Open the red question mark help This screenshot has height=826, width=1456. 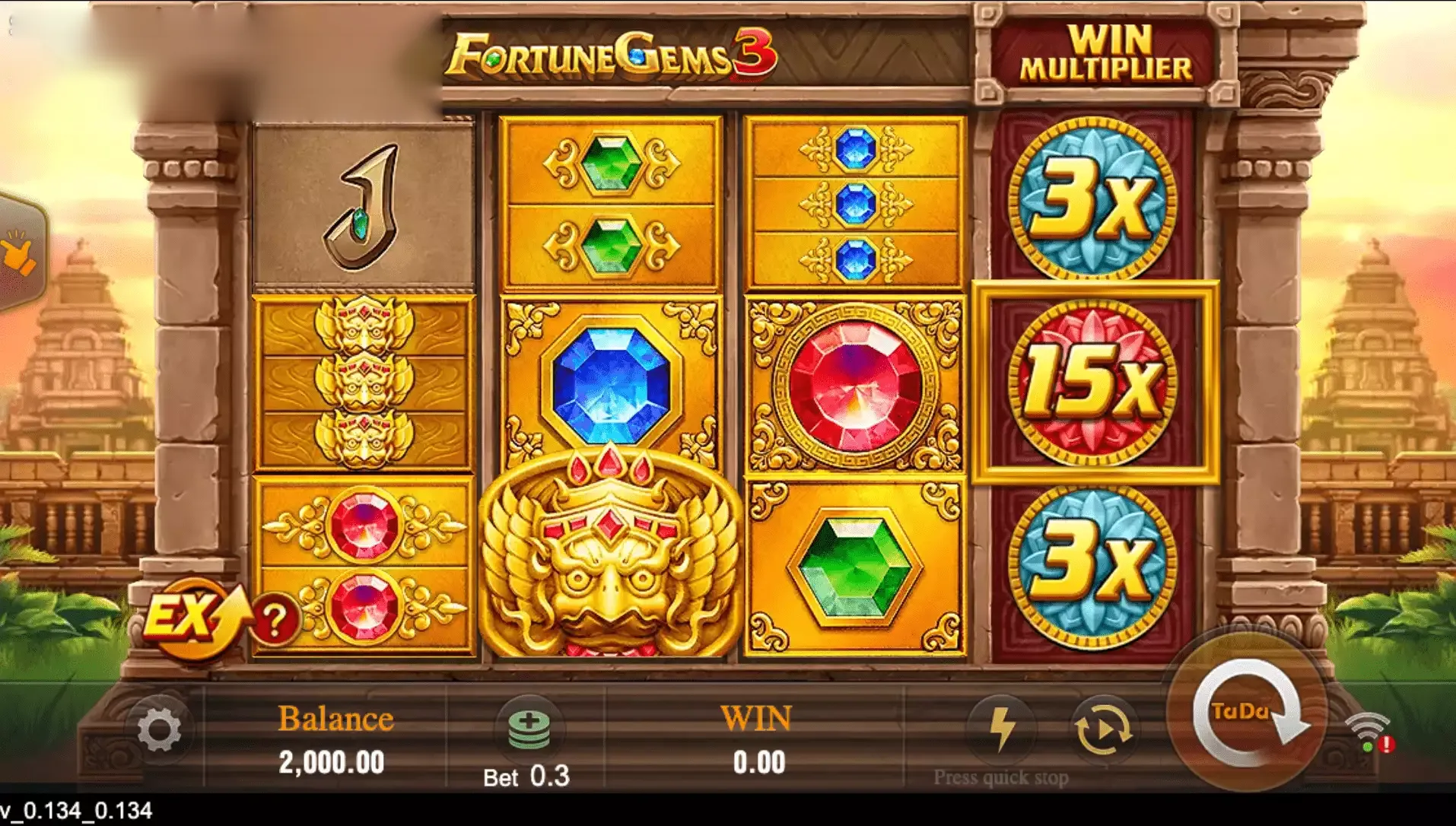[275, 621]
